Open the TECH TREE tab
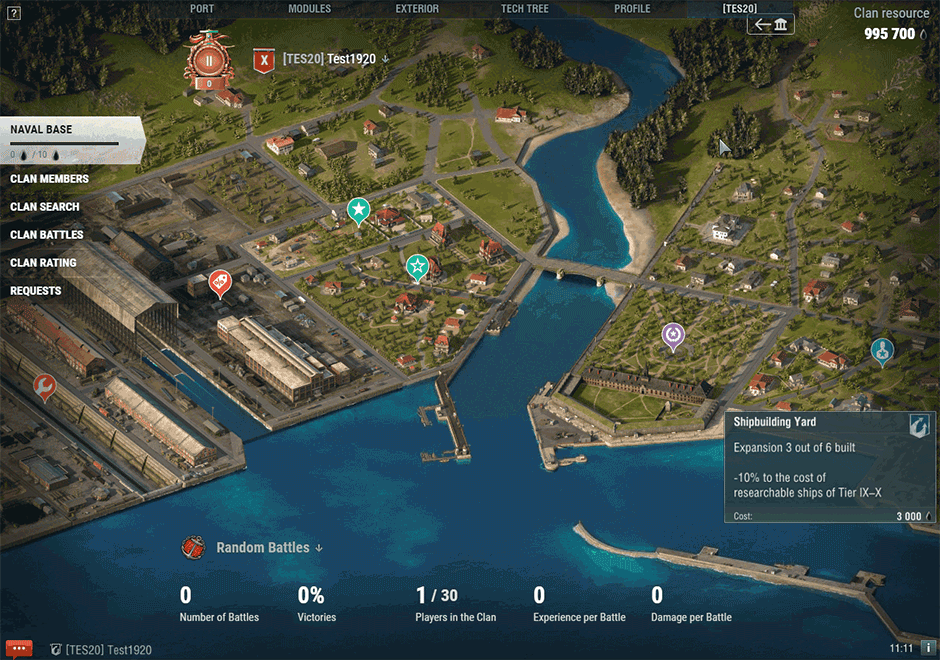Image resolution: width=940 pixels, height=660 pixels. [524, 9]
